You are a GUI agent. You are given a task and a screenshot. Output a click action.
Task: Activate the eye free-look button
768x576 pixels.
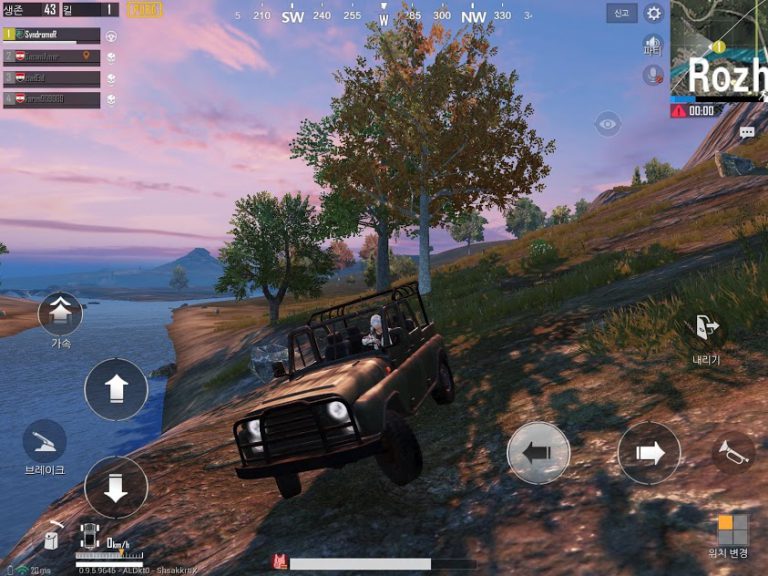pos(607,124)
